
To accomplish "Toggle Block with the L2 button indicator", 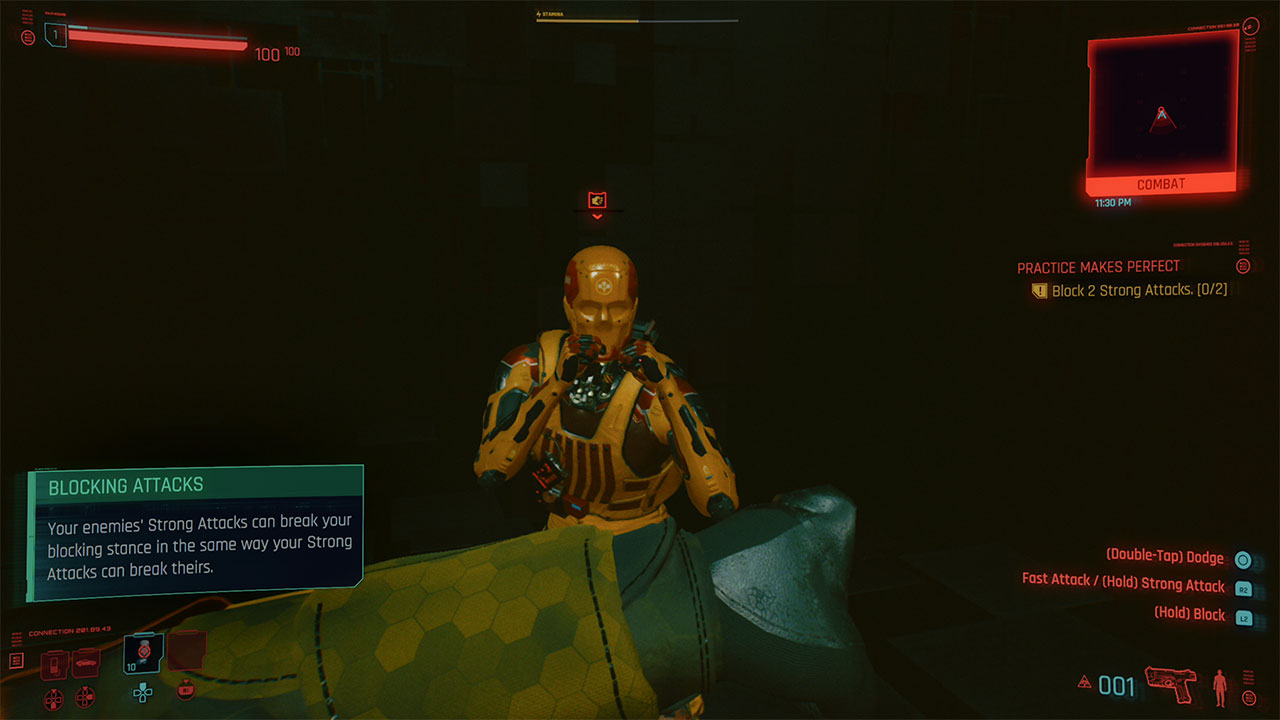I will (1242, 615).
